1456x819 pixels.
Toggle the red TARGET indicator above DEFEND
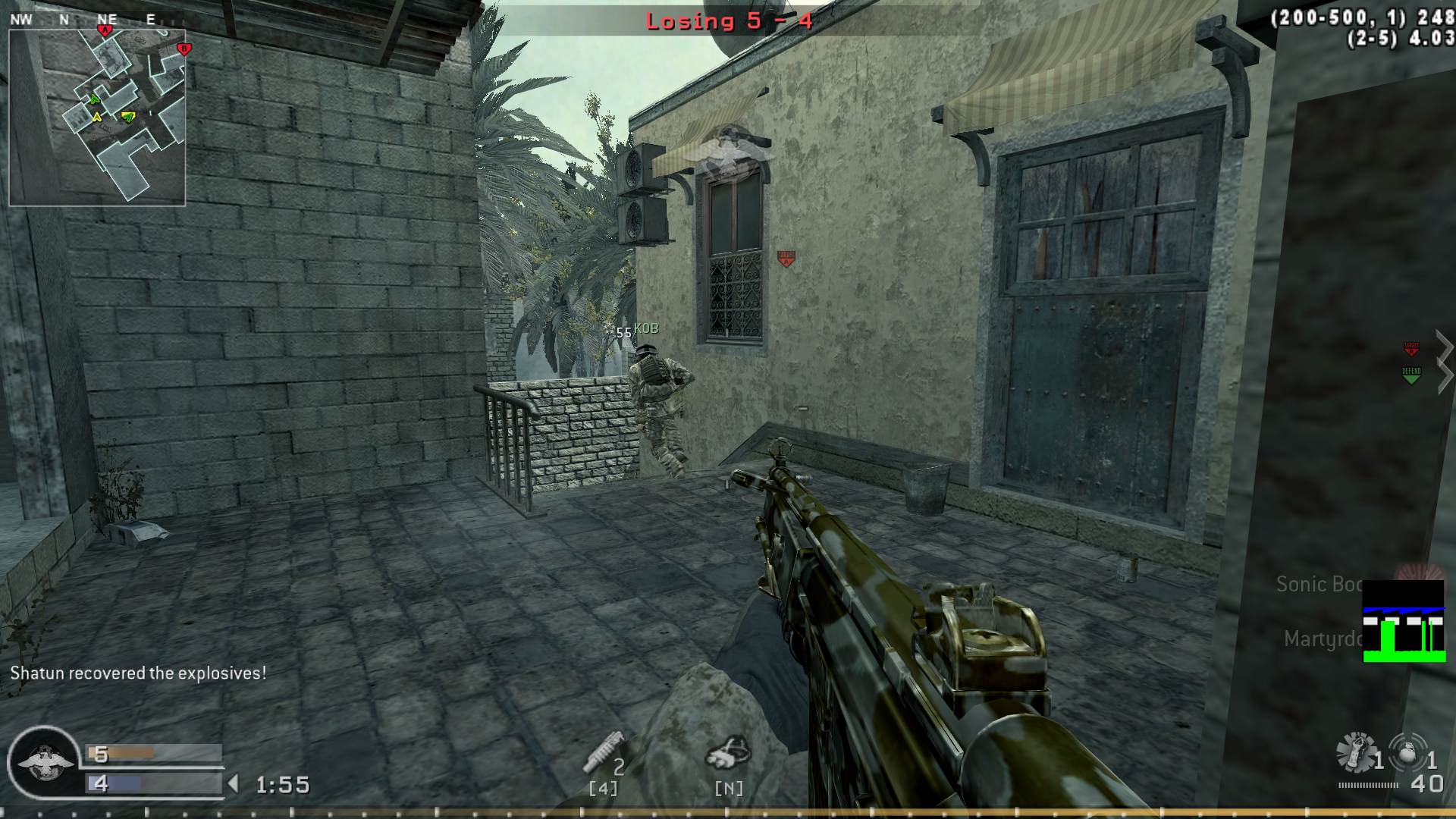click(x=1409, y=349)
